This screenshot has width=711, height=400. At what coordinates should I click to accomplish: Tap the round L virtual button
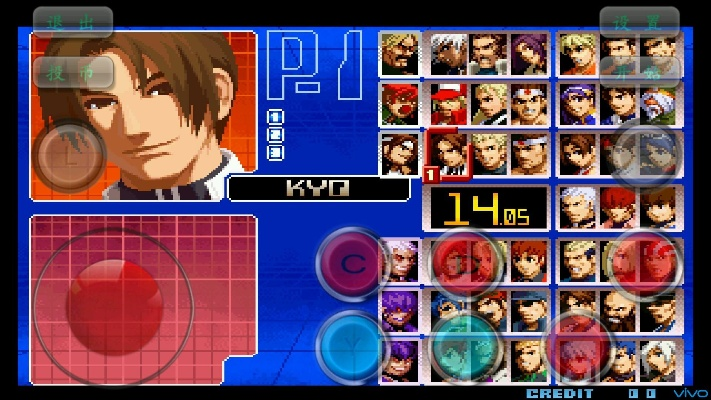(68, 156)
